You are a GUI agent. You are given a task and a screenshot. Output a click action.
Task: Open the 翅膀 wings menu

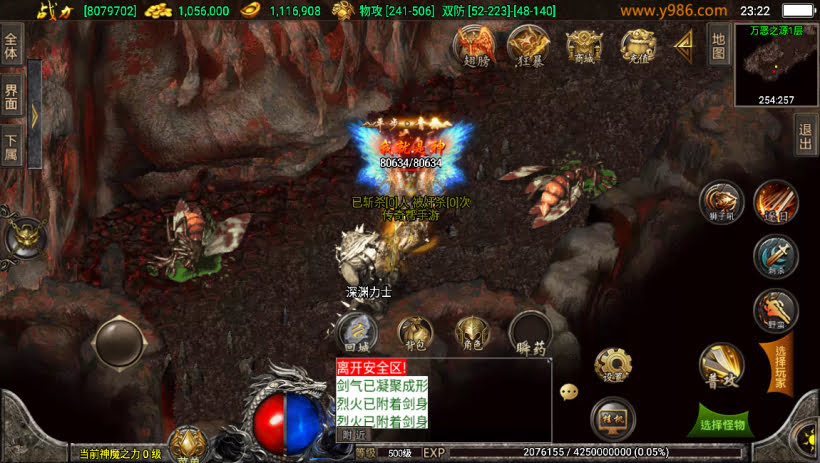pos(474,44)
